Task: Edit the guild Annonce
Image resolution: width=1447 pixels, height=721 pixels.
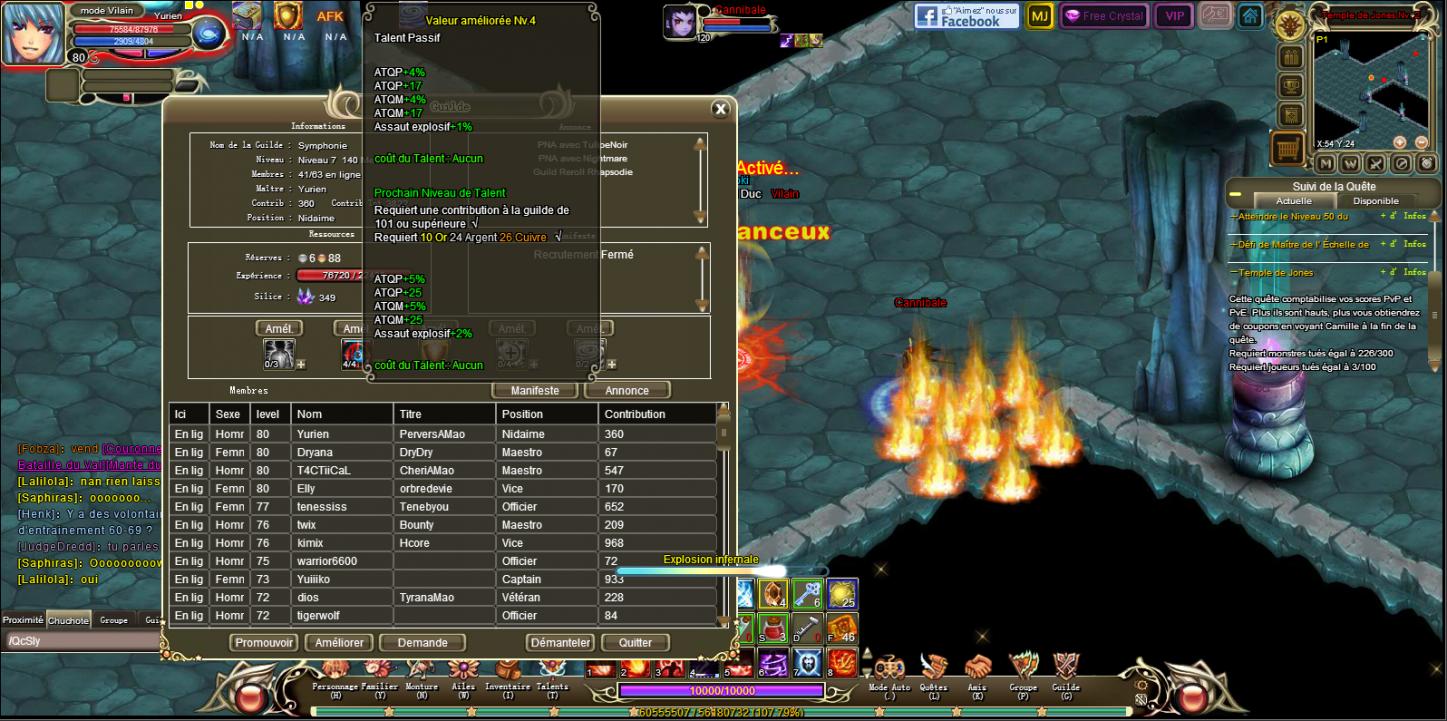Action: (627, 390)
